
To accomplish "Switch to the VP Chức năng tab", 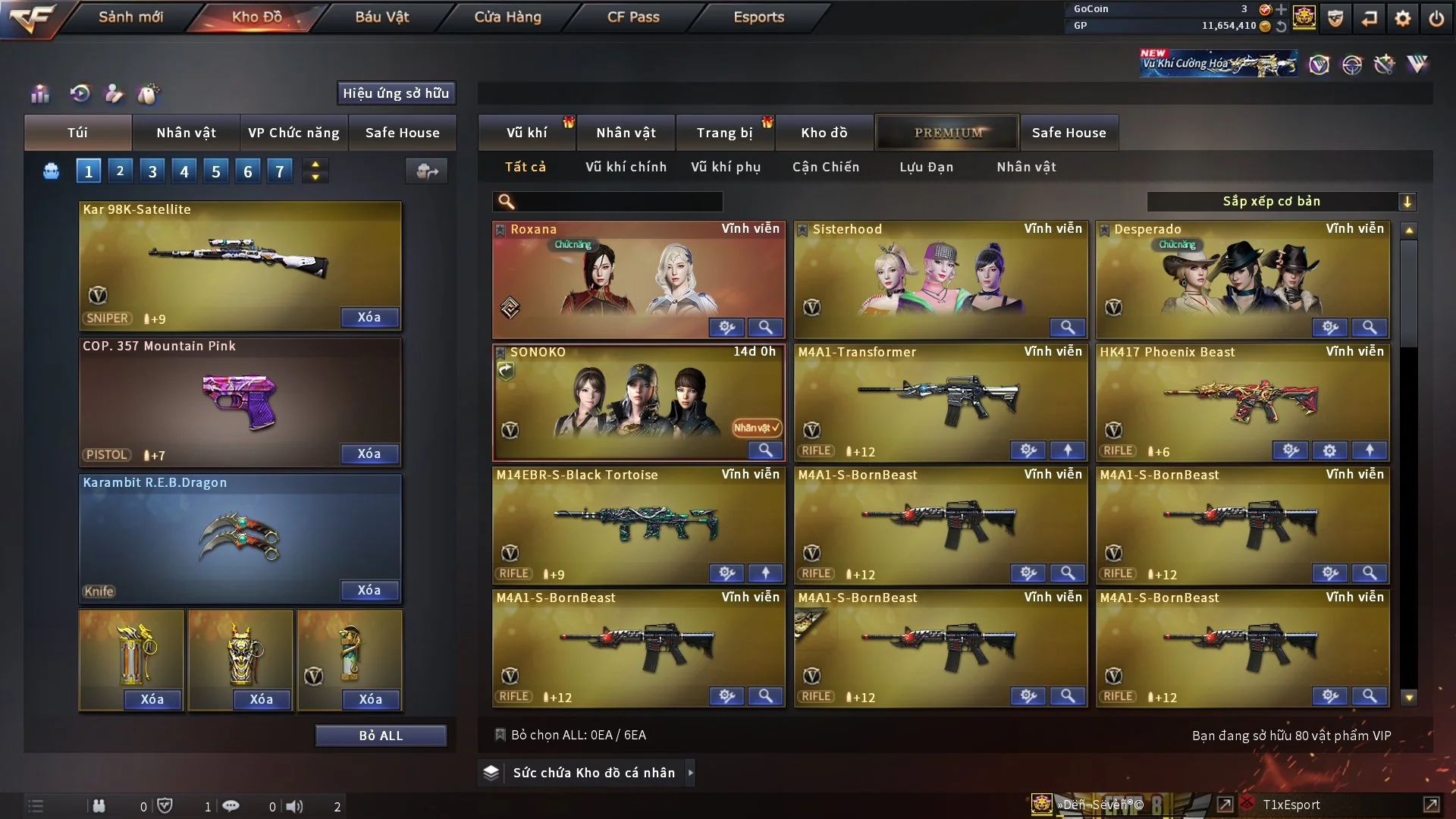I will click(x=293, y=133).
